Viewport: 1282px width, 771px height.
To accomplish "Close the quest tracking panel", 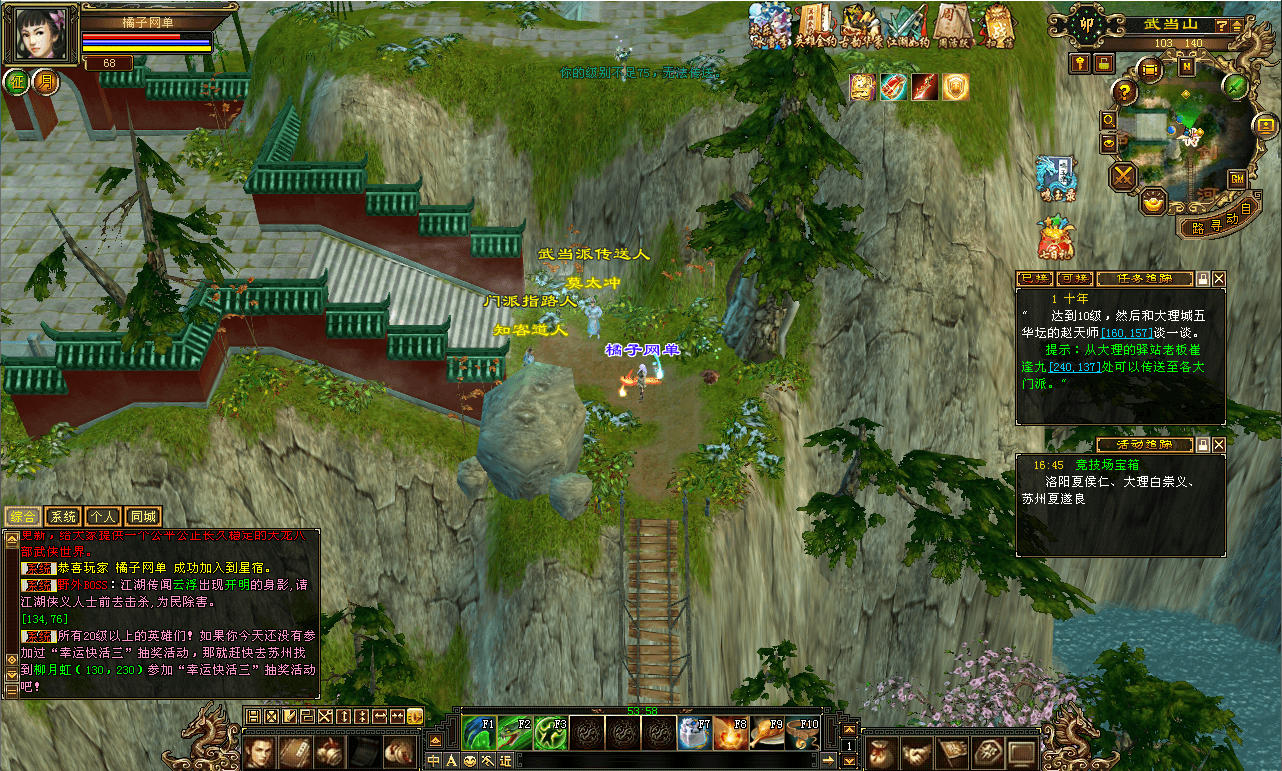I will coord(1219,279).
